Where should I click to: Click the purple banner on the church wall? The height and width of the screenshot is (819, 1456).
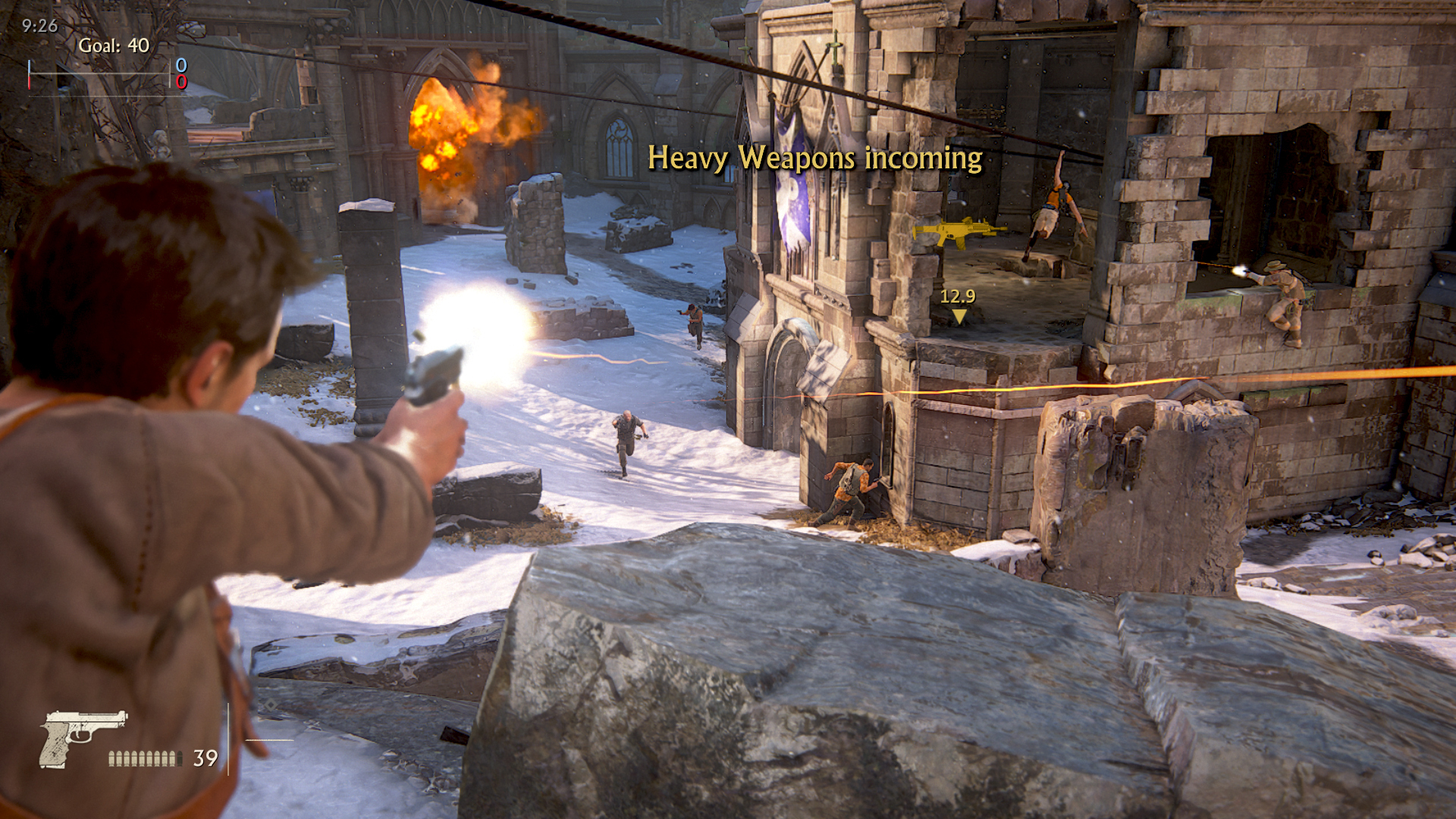coord(792,190)
